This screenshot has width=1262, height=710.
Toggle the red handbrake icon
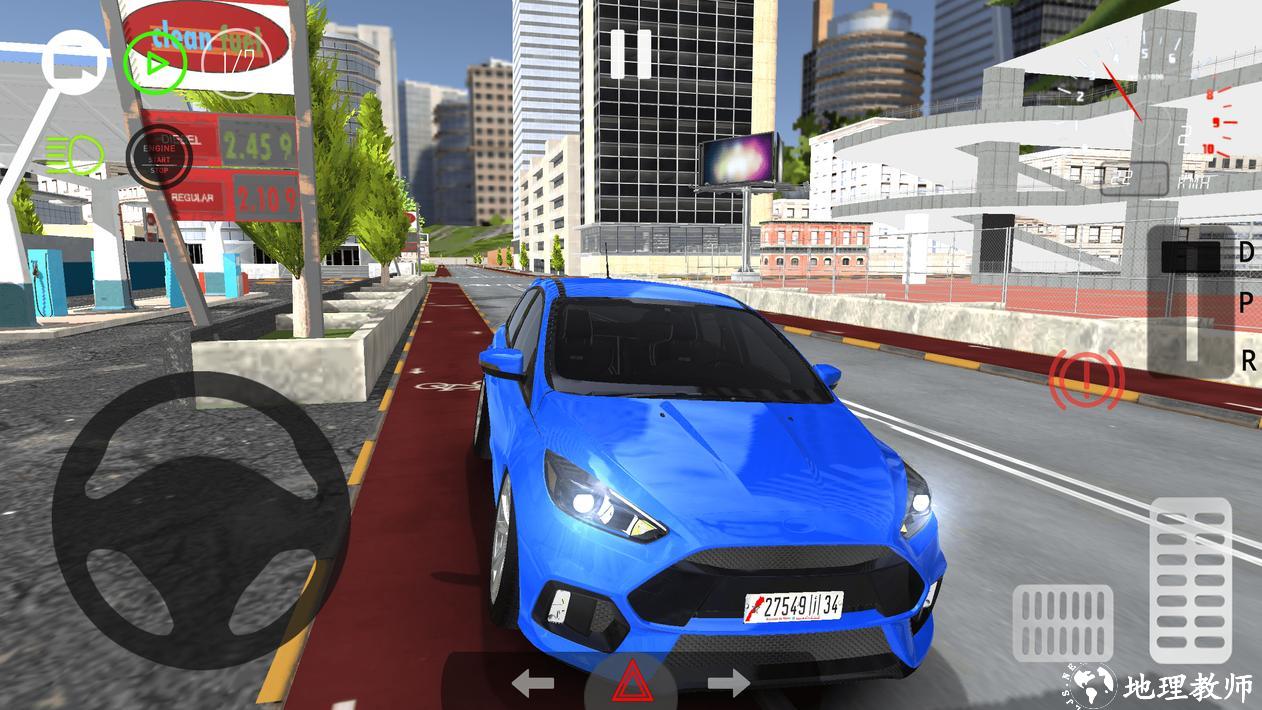[x=1086, y=379]
